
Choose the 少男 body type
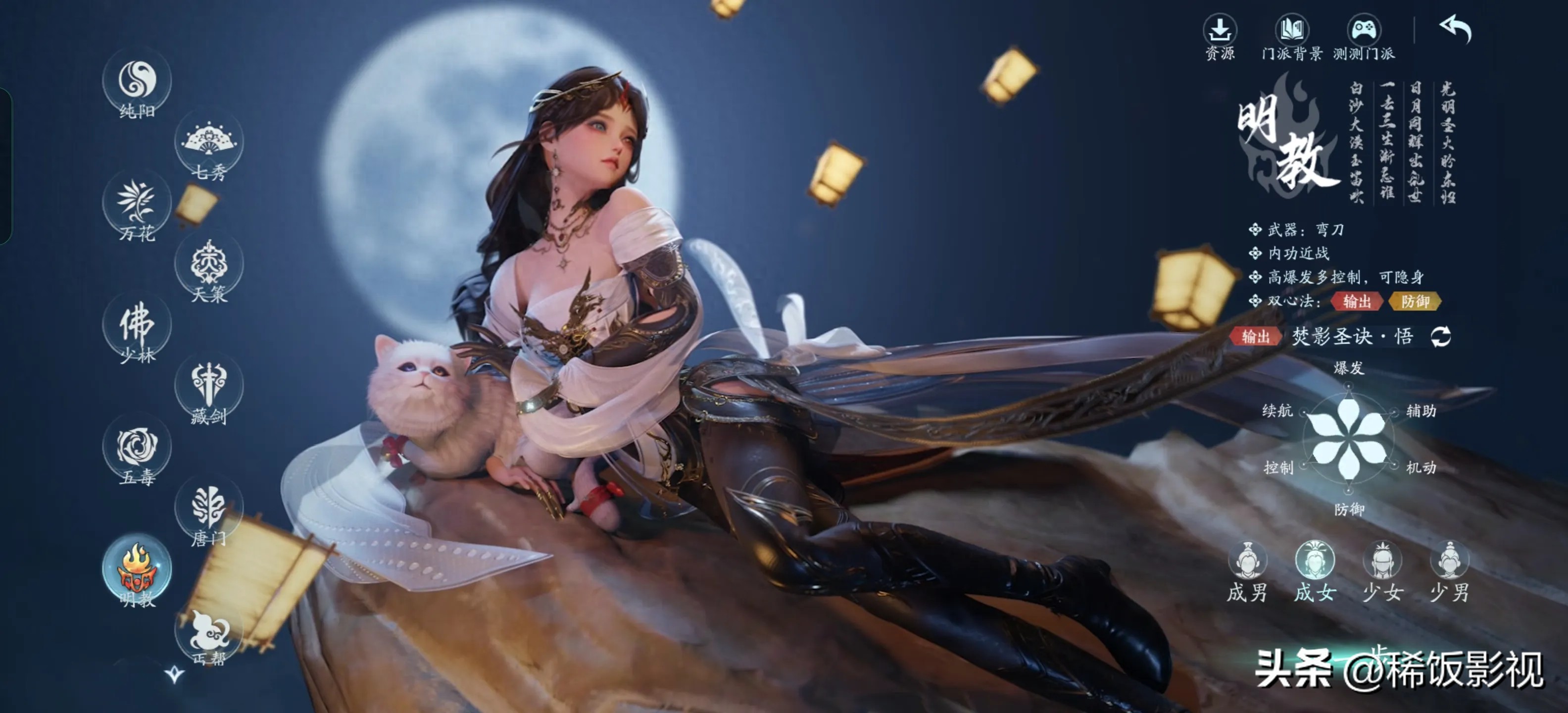(1449, 572)
